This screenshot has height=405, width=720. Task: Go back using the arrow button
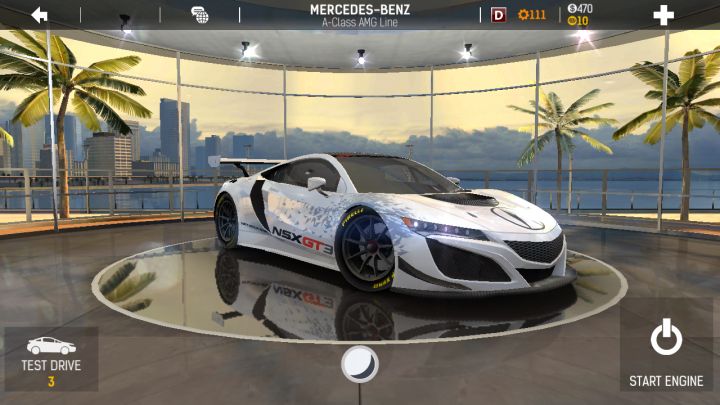(39, 15)
